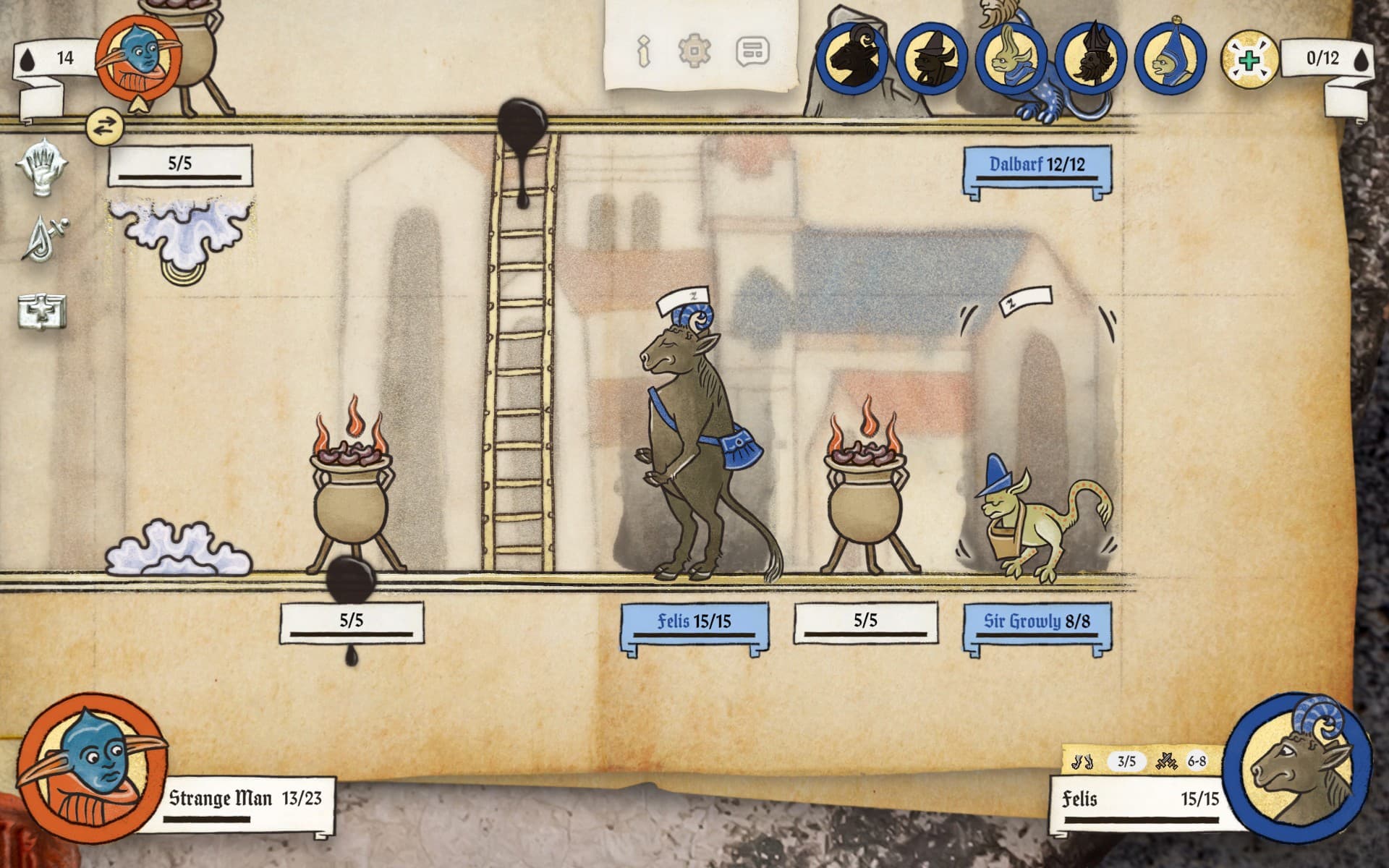
Task: Select the Dalbarf 12/12 name plate
Action: click(x=1037, y=165)
